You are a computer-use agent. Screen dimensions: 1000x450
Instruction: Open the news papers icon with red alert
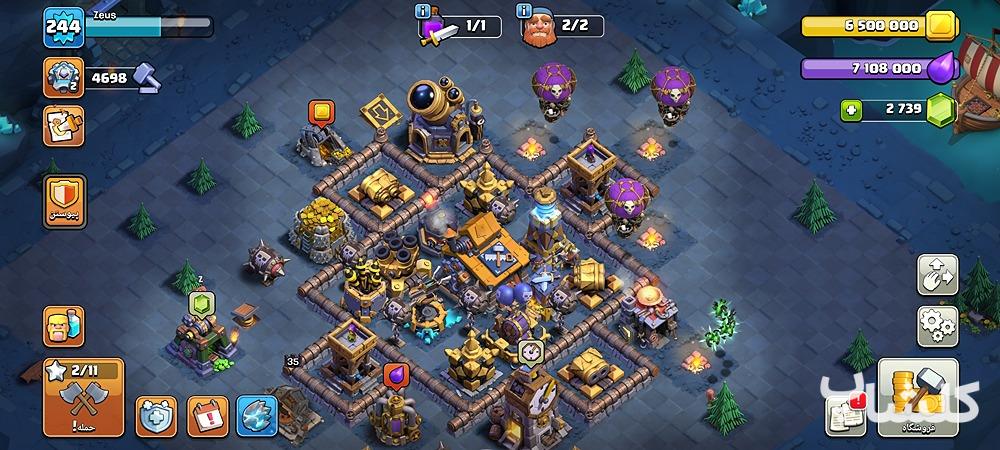pyautogui.click(x=845, y=415)
